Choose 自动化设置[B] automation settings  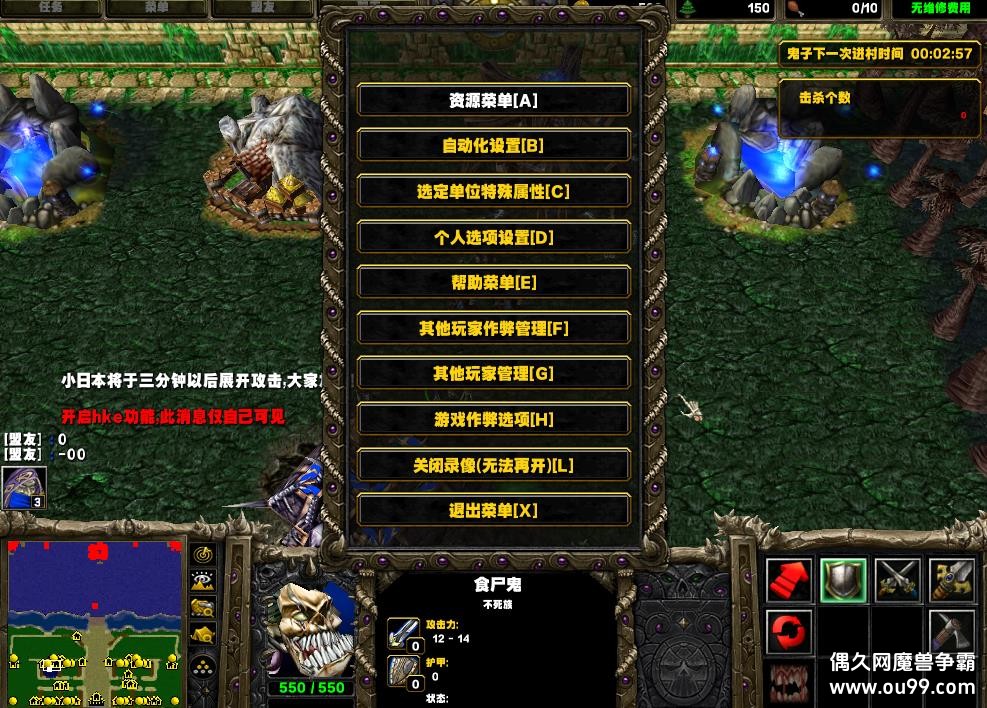click(493, 146)
